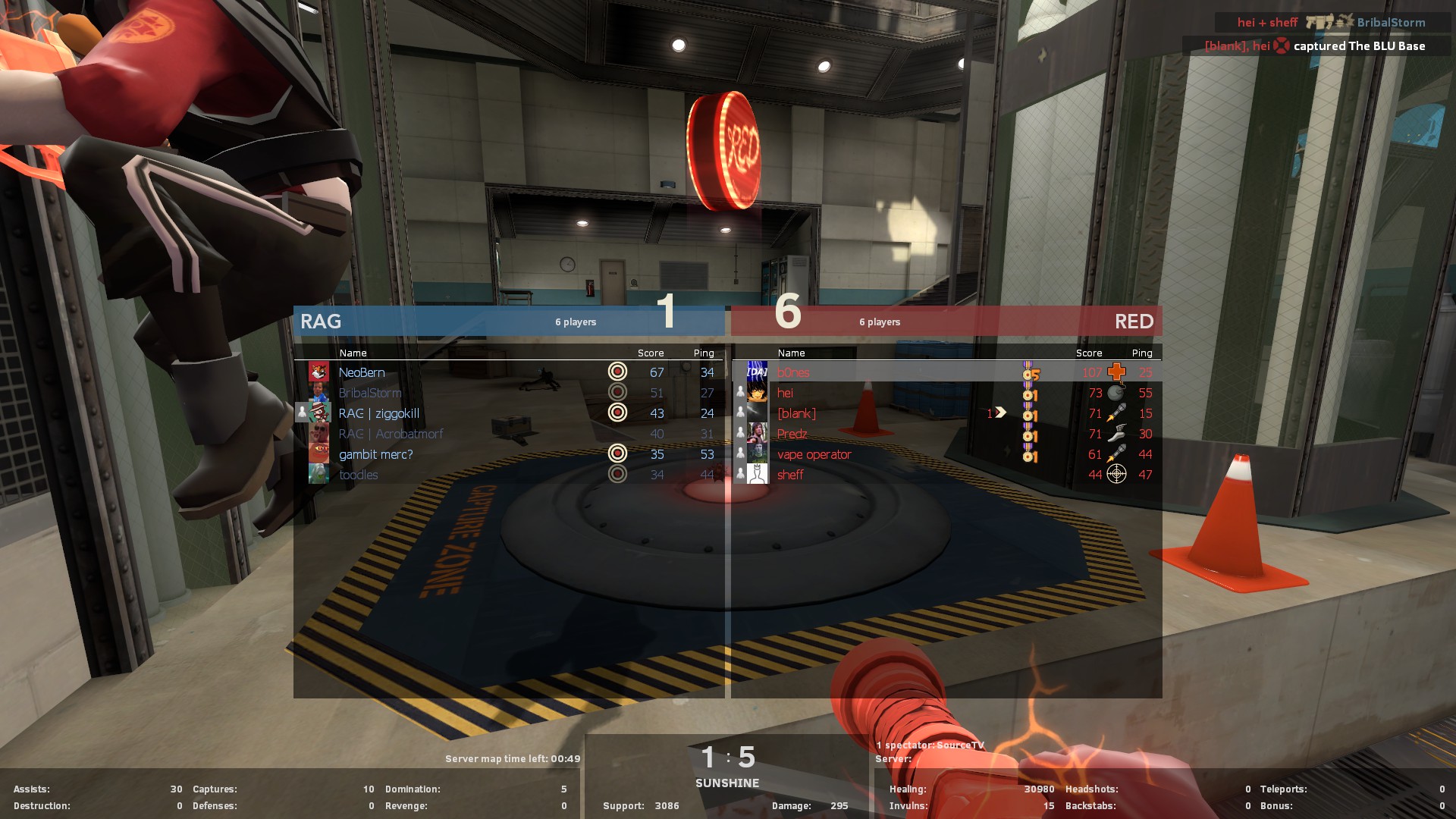Image resolution: width=1456 pixels, height=819 pixels.
Task: Click the gambit merc? player row
Action: point(375,454)
